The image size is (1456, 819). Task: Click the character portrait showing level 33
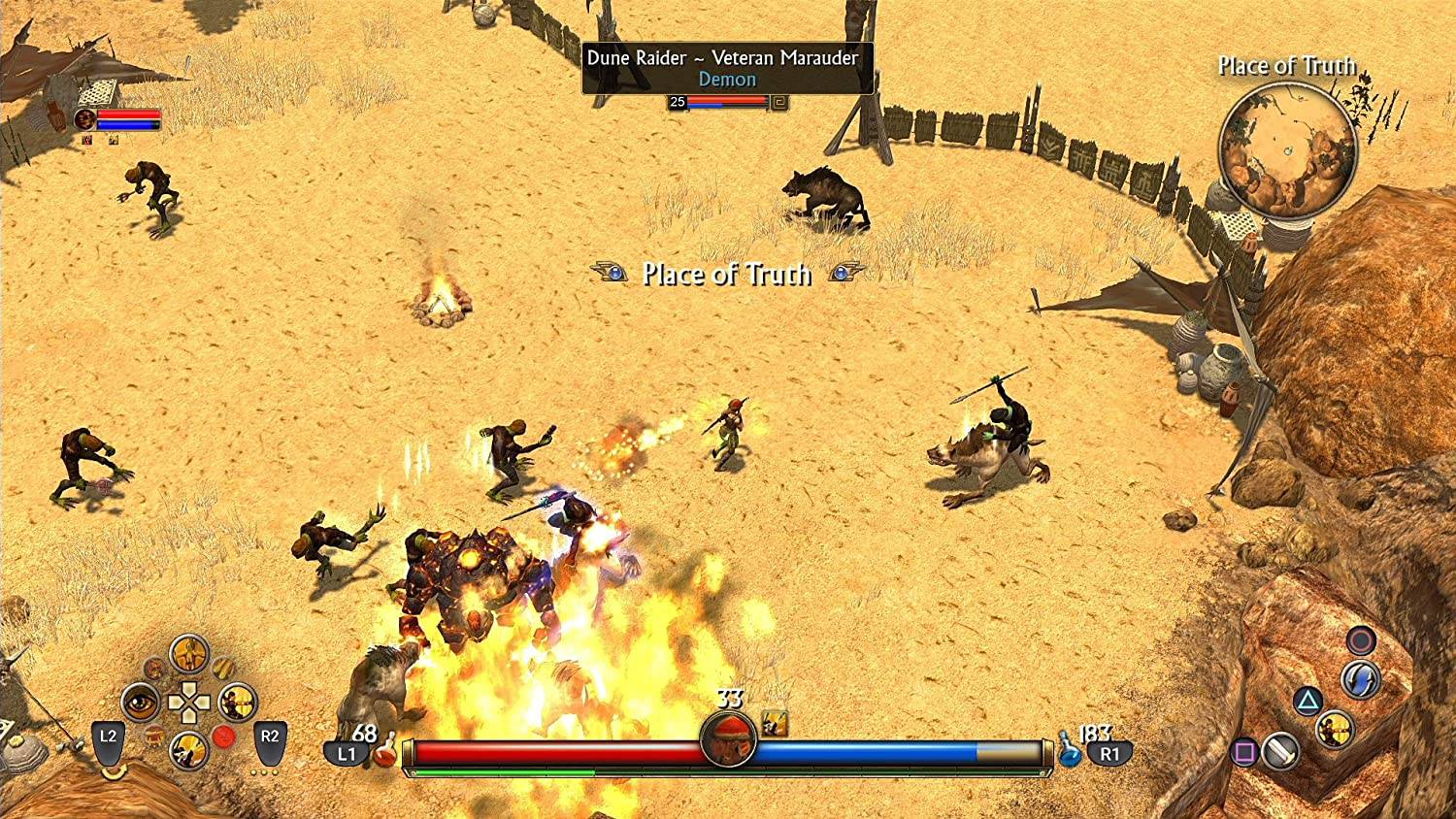pos(728,739)
